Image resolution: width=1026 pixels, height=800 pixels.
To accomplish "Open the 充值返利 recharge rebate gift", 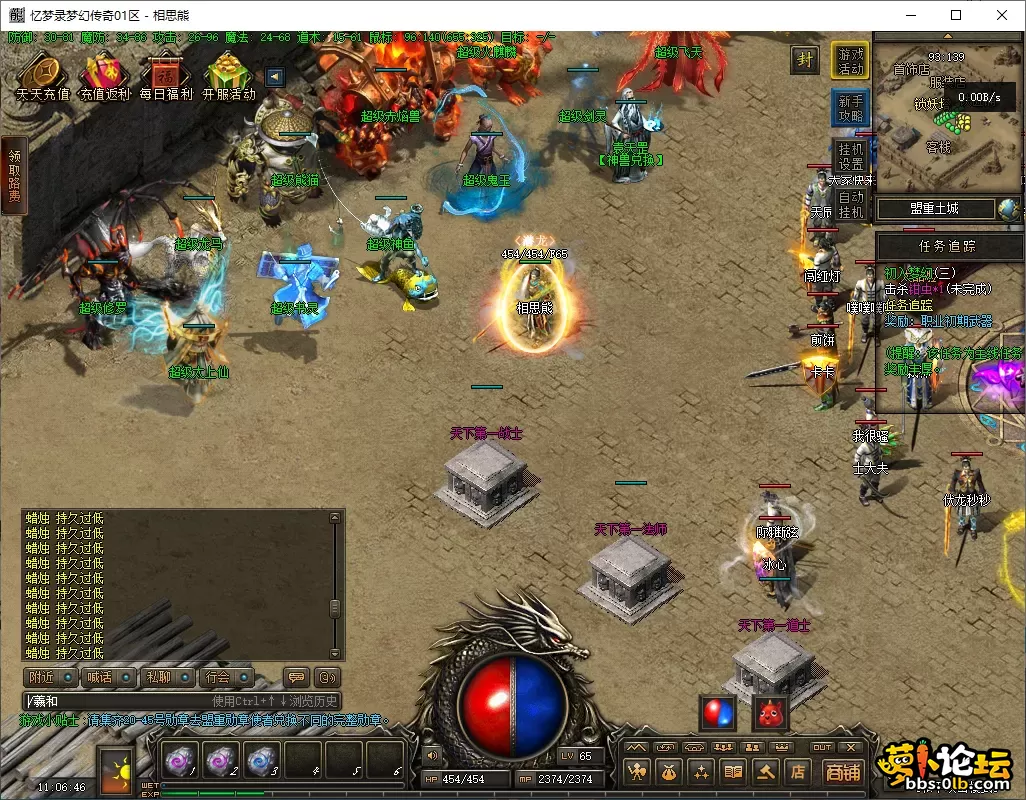I will 105,75.
